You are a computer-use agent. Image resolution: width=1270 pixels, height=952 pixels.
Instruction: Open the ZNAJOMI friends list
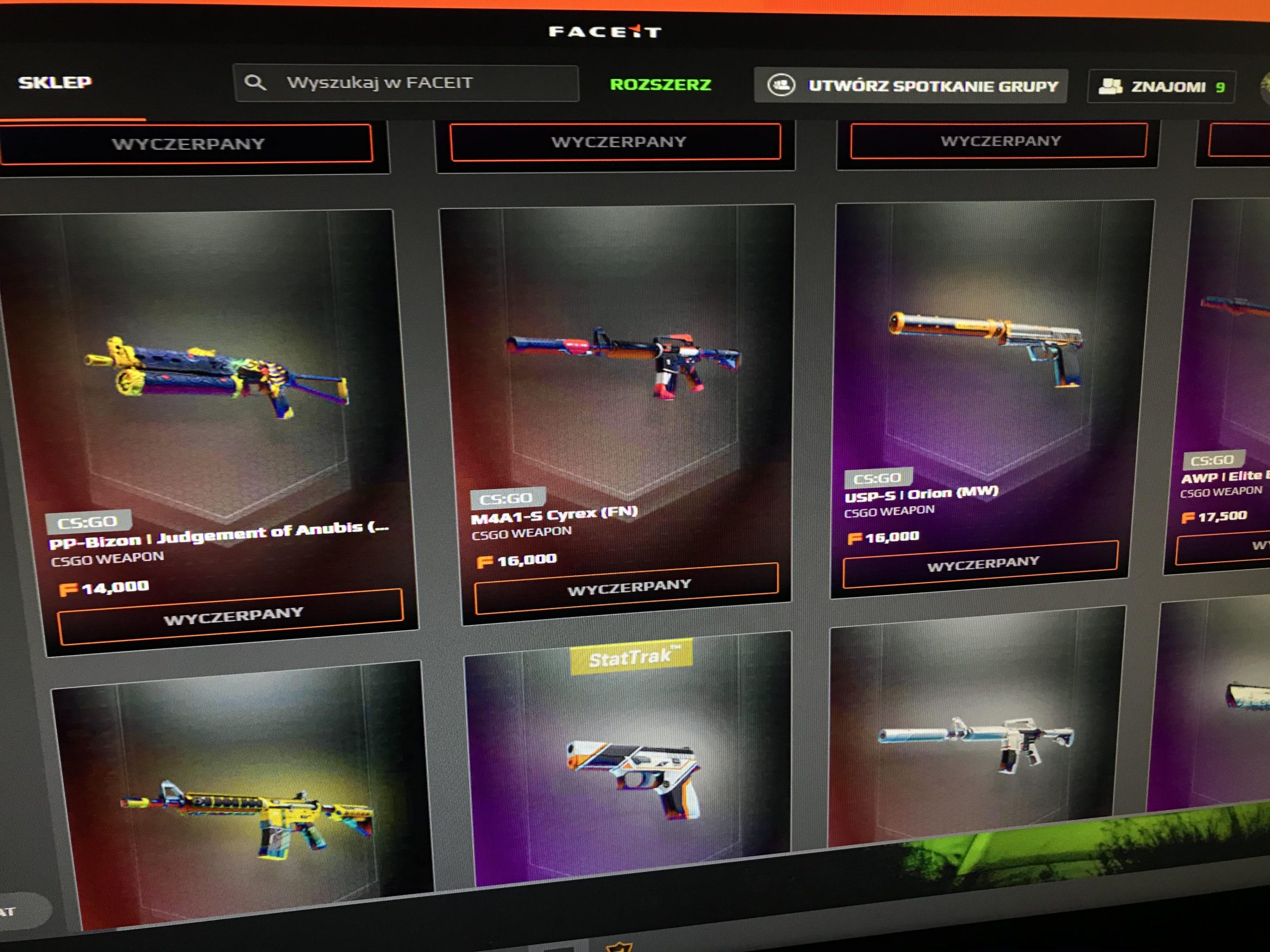click(x=1161, y=87)
